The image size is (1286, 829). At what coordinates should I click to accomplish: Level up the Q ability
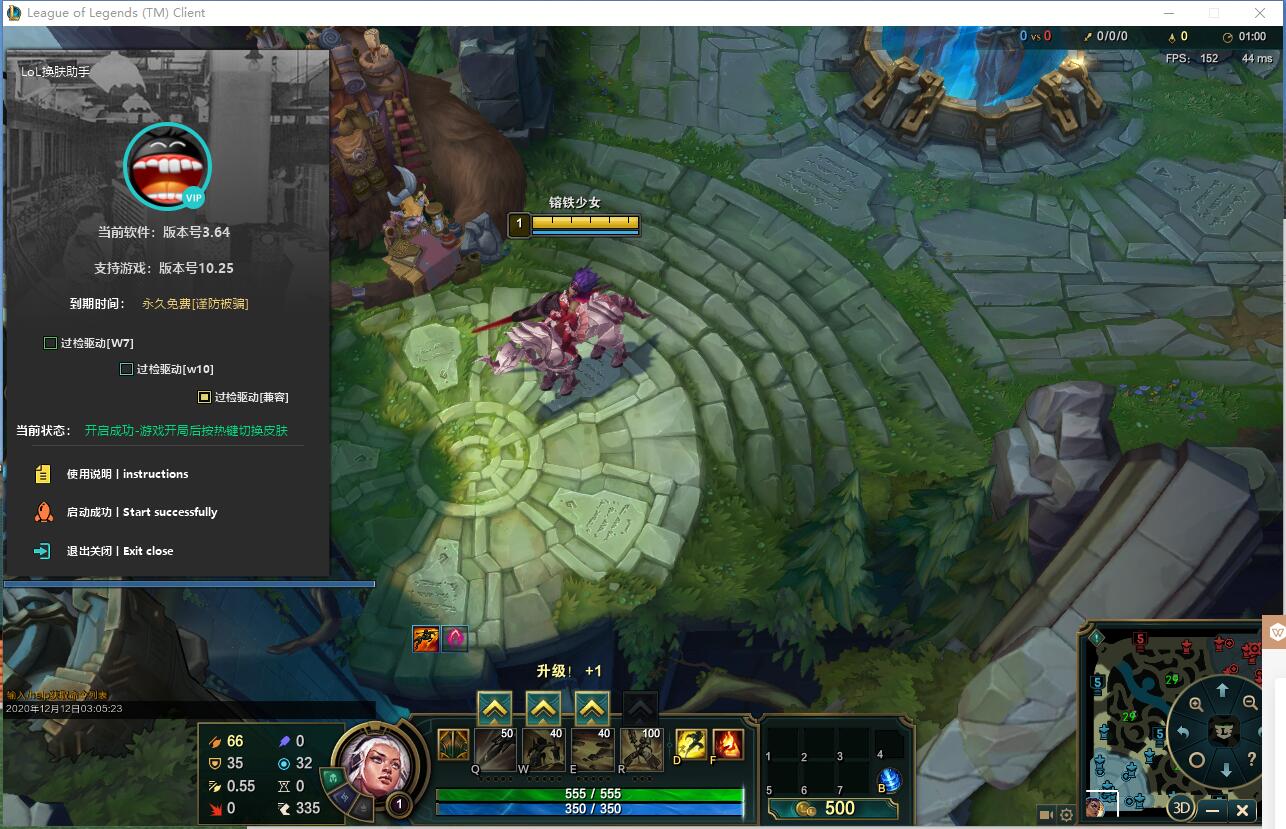point(495,709)
